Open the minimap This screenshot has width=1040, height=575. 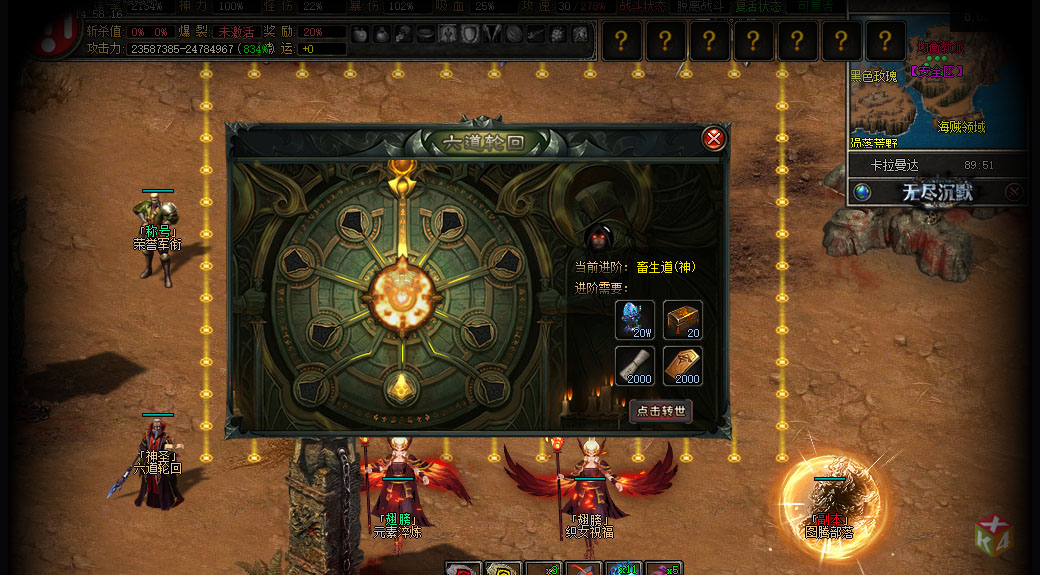click(935, 90)
